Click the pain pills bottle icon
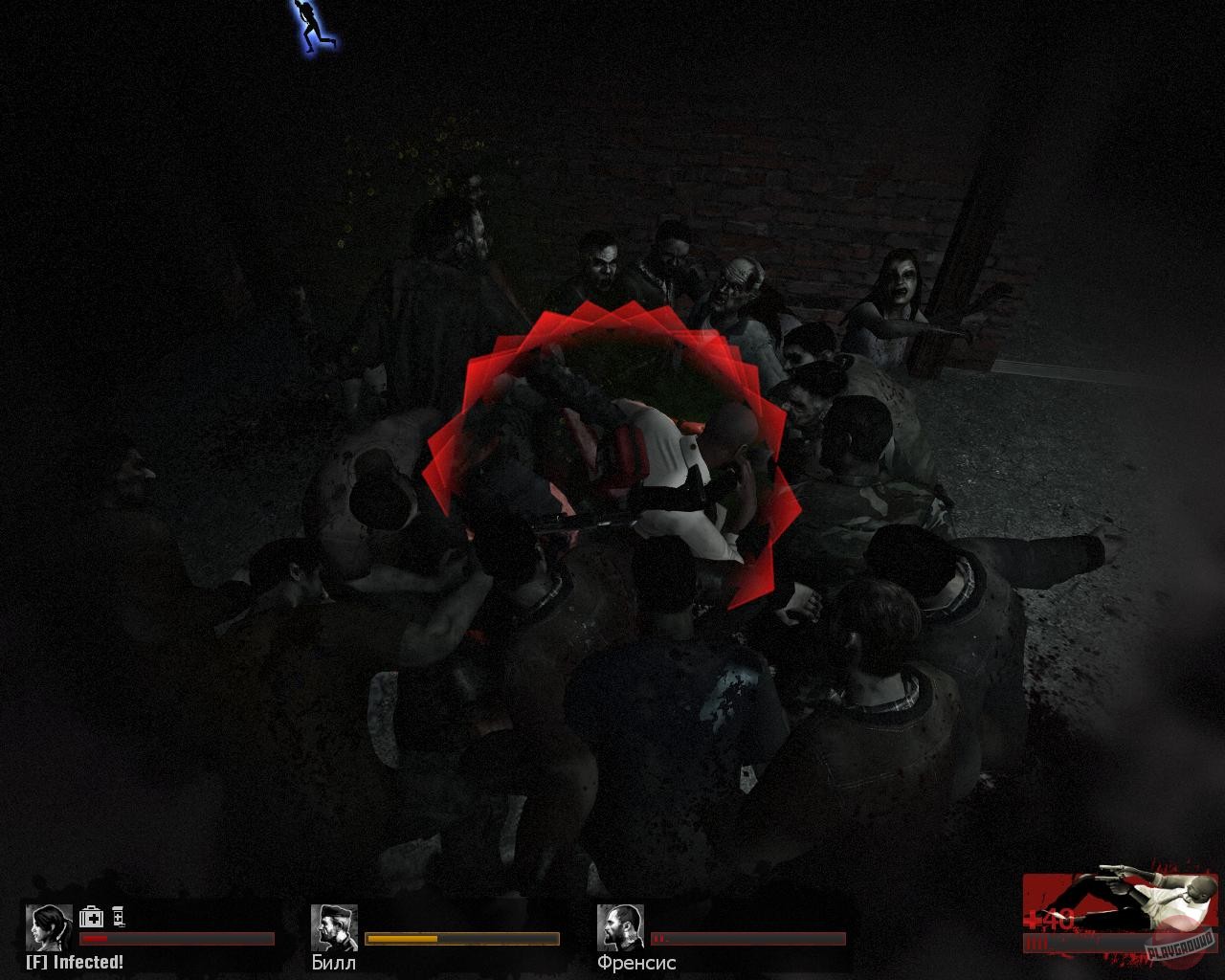The image size is (1225, 980). pyautogui.click(x=117, y=917)
